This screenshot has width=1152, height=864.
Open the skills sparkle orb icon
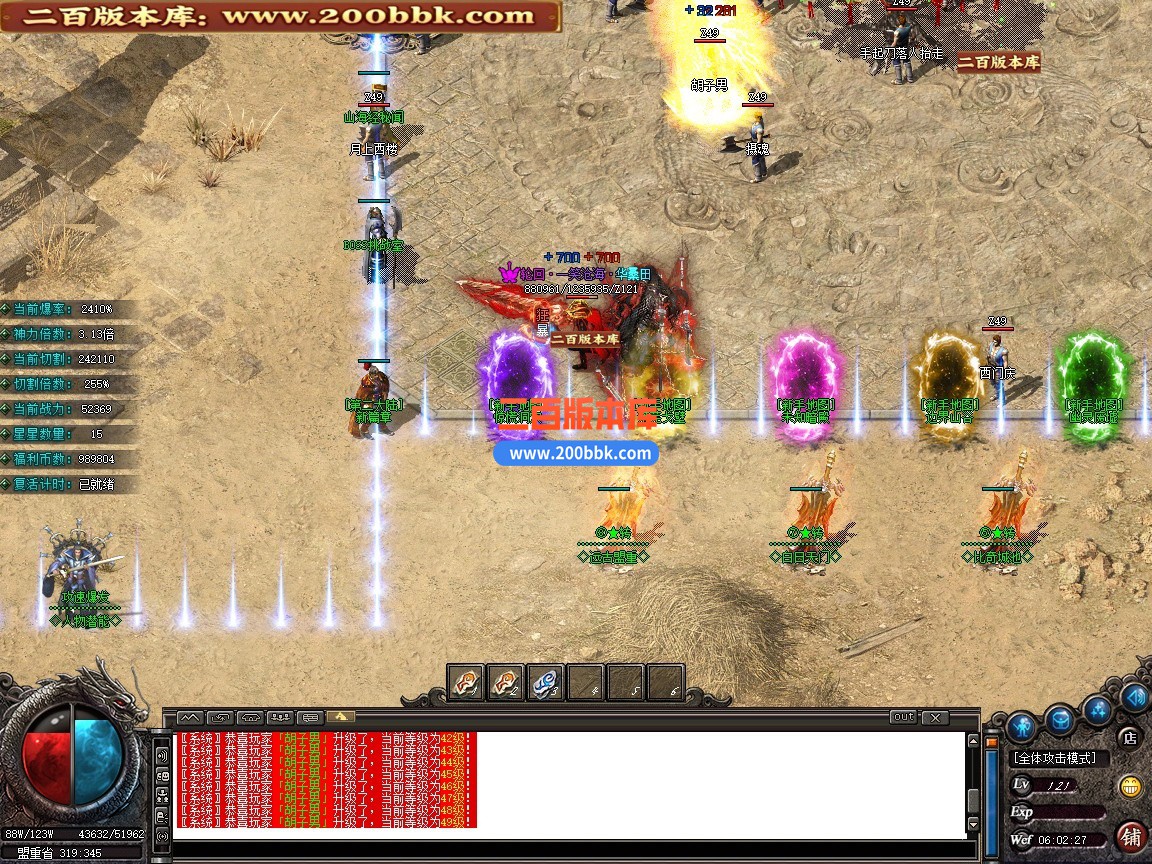pos(1098,708)
